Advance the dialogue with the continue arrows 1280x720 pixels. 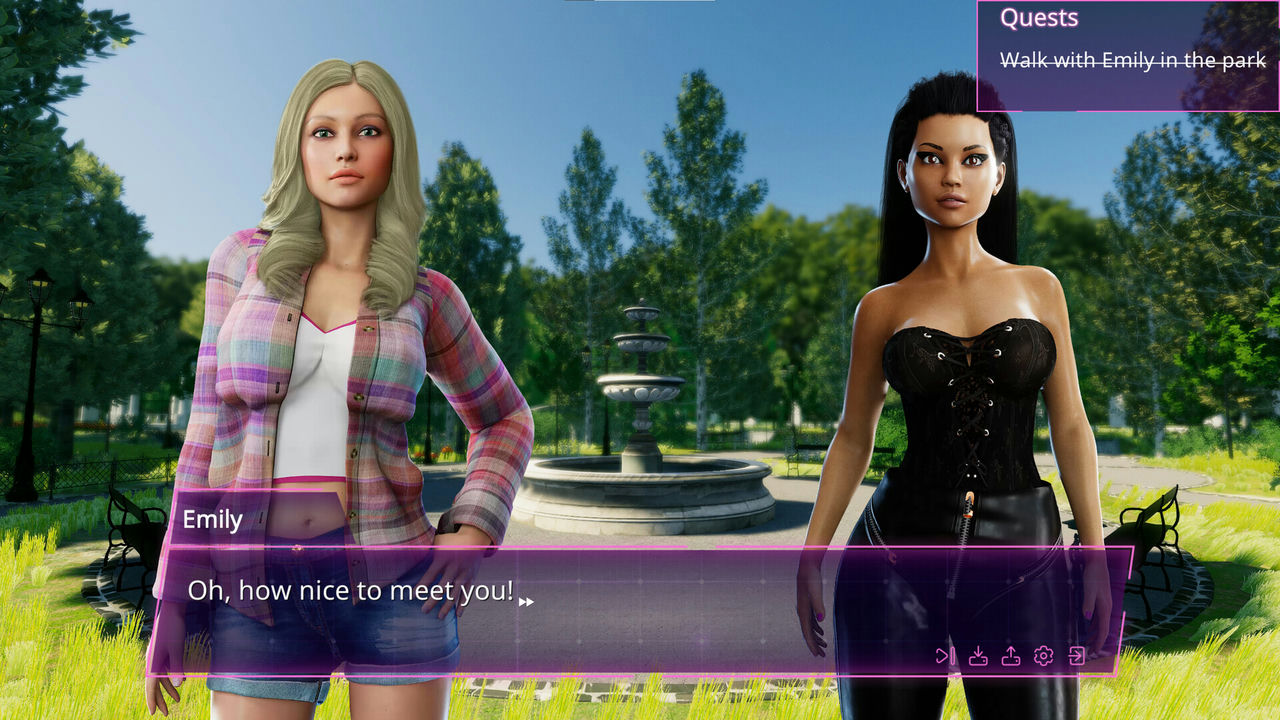point(526,602)
